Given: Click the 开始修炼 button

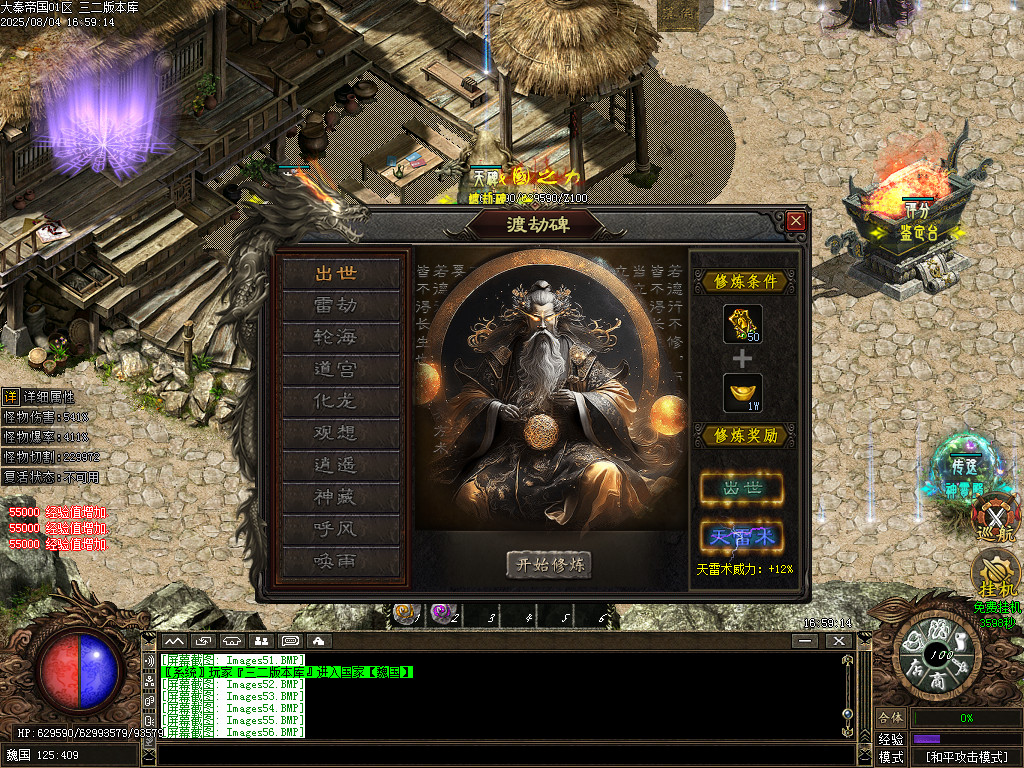Looking at the screenshot, I should pos(548,564).
